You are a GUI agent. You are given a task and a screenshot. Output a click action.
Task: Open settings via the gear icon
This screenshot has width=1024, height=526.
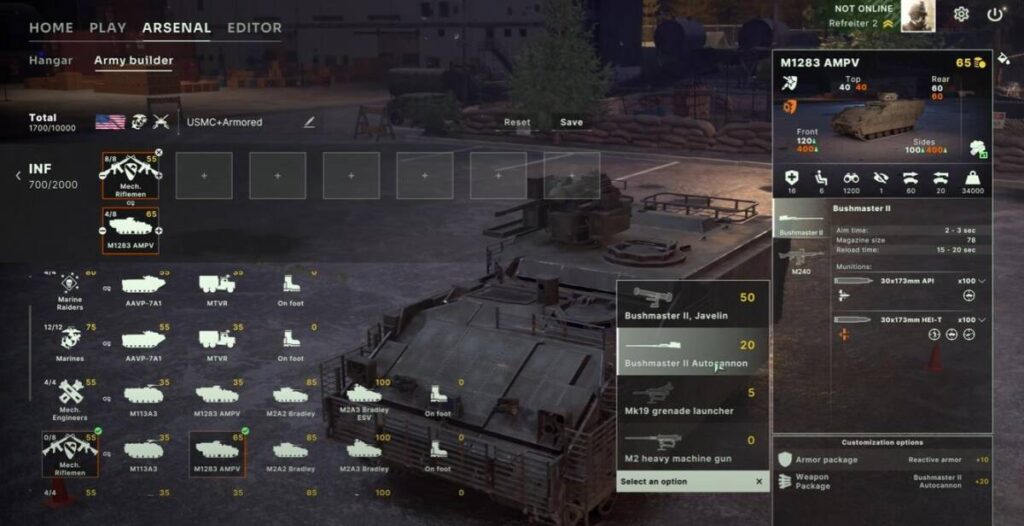[961, 14]
